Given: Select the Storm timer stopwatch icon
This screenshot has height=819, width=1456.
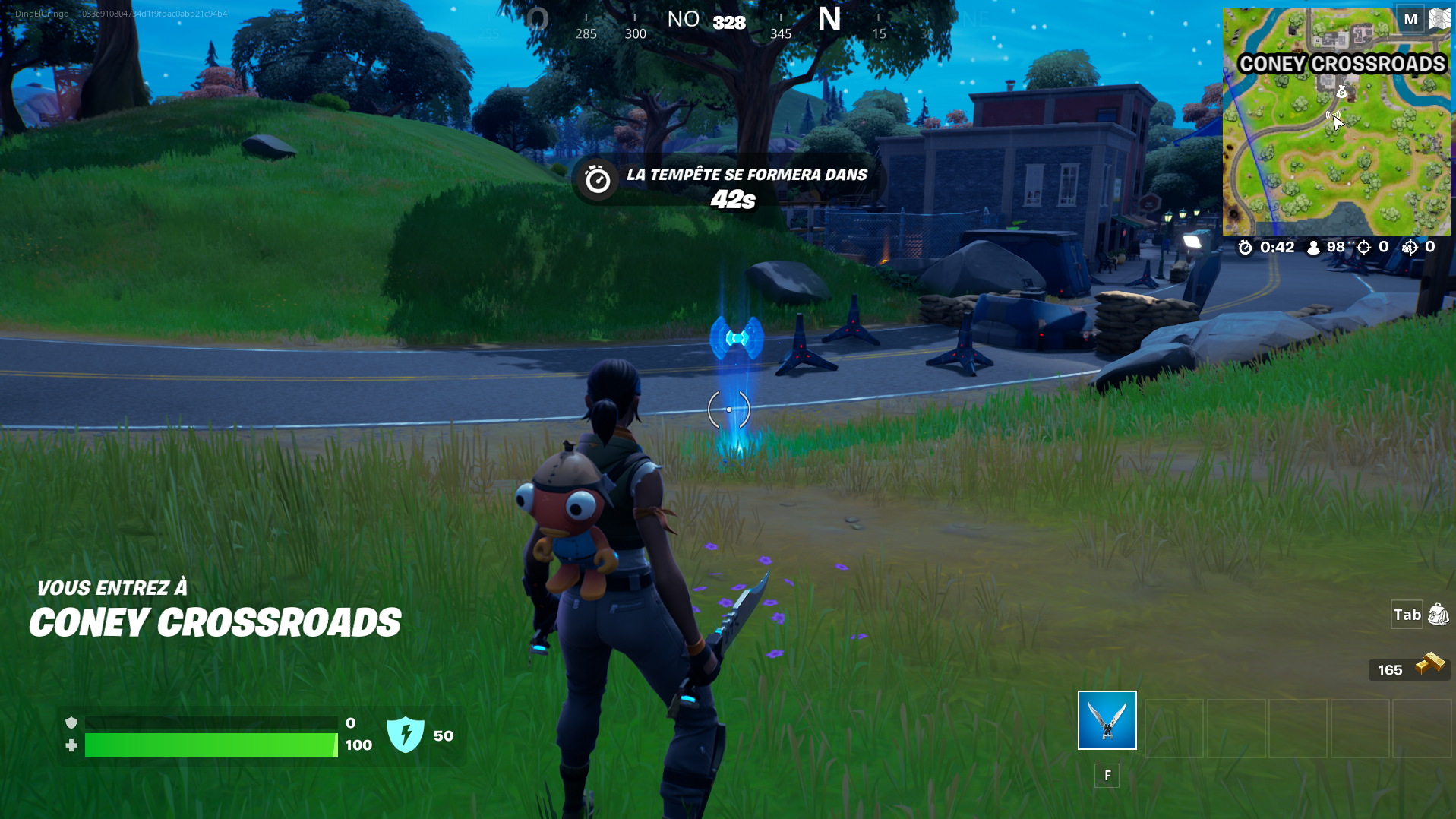Looking at the screenshot, I should 1244,247.
